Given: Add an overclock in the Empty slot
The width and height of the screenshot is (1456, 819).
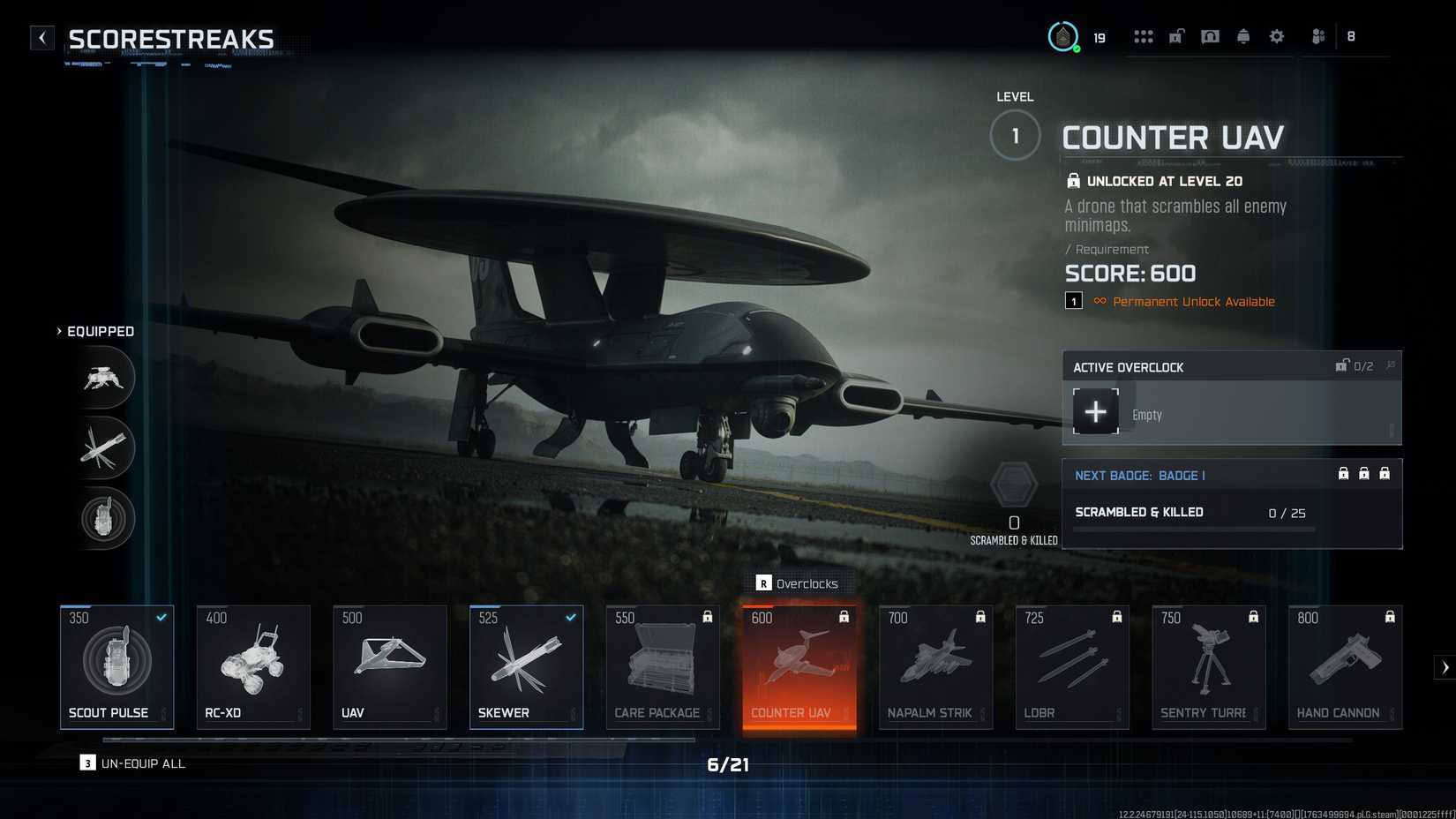Looking at the screenshot, I should [x=1096, y=411].
